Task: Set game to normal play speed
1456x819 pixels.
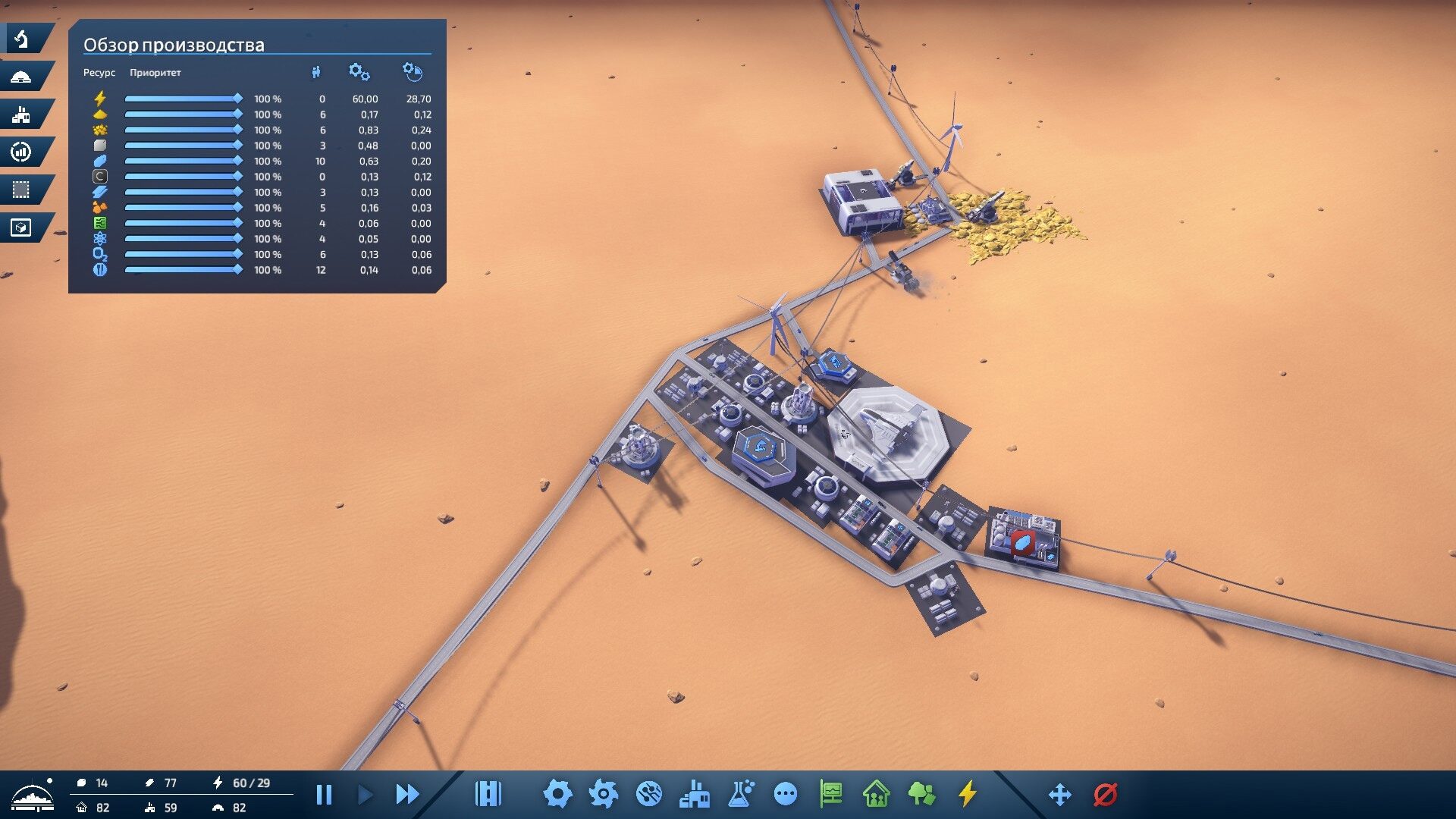Action: pyautogui.click(x=365, y=795)
